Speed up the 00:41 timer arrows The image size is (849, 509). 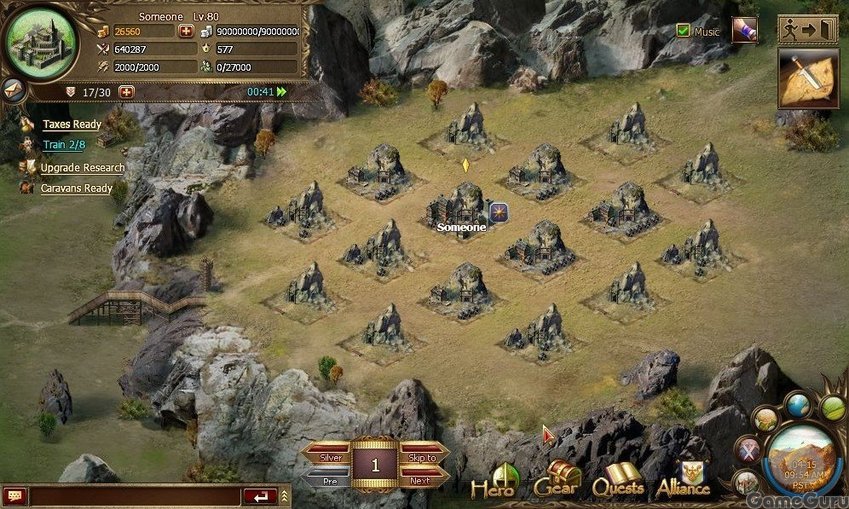tap(282, 92)
